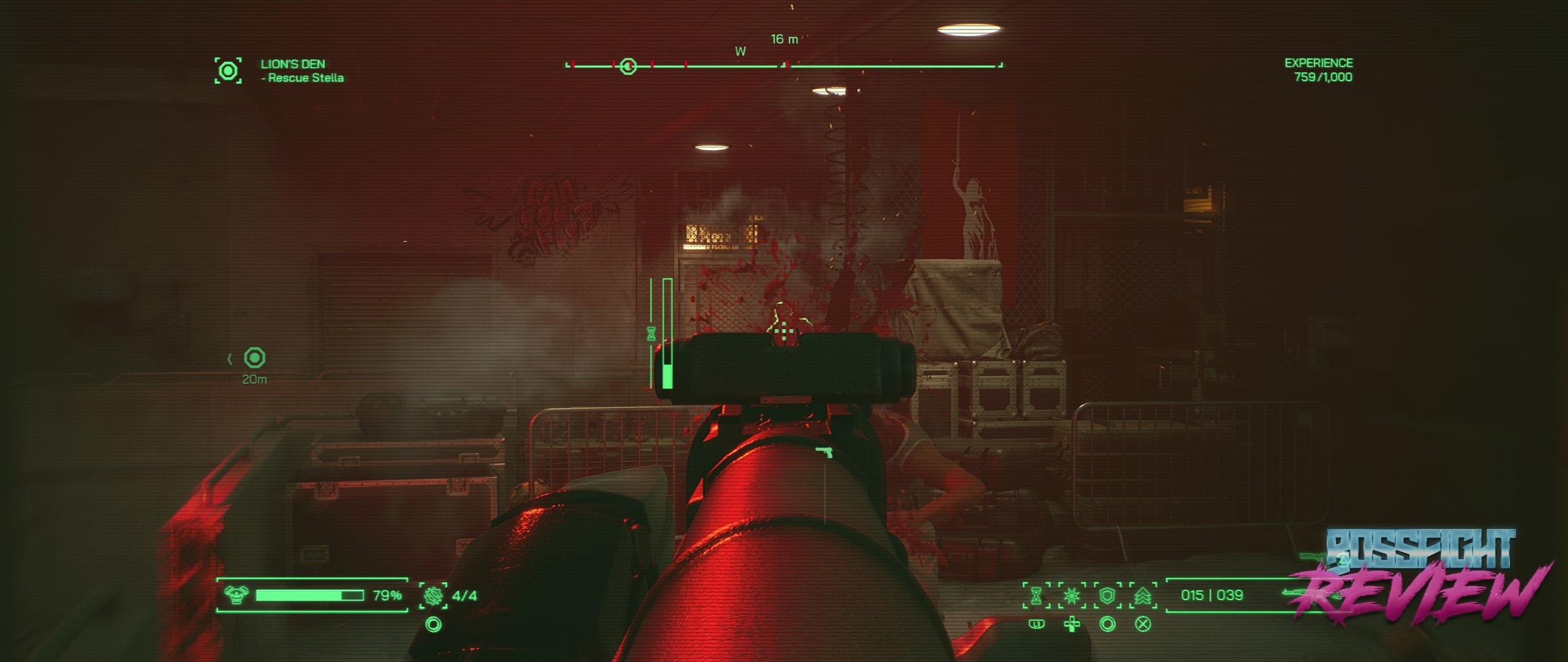This screenshot has height=662, width=1568.
Task: Activate the triple-chevron dash ability
Action: click(1143, 596)
